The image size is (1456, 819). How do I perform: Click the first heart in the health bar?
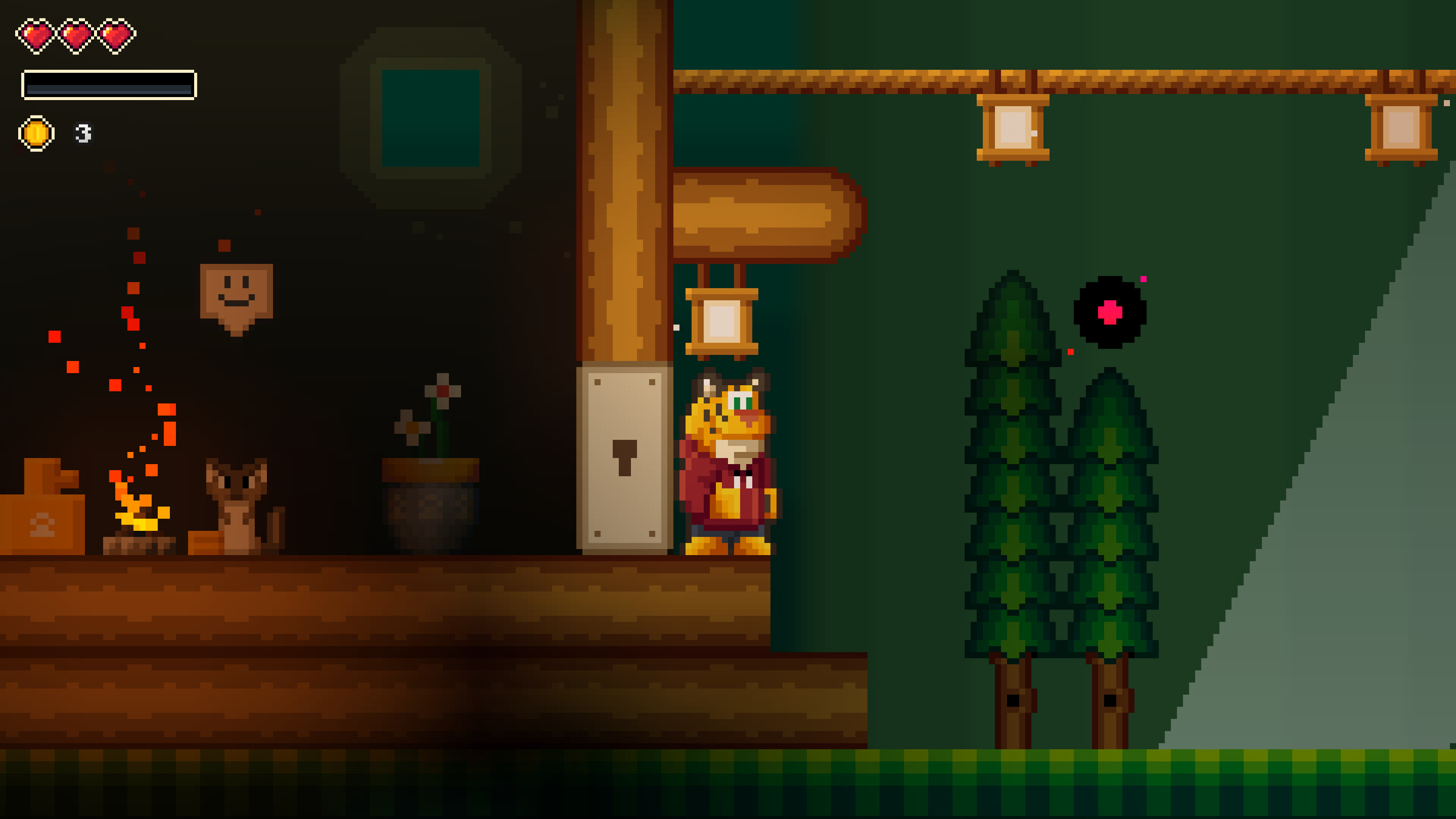[34, 34]
